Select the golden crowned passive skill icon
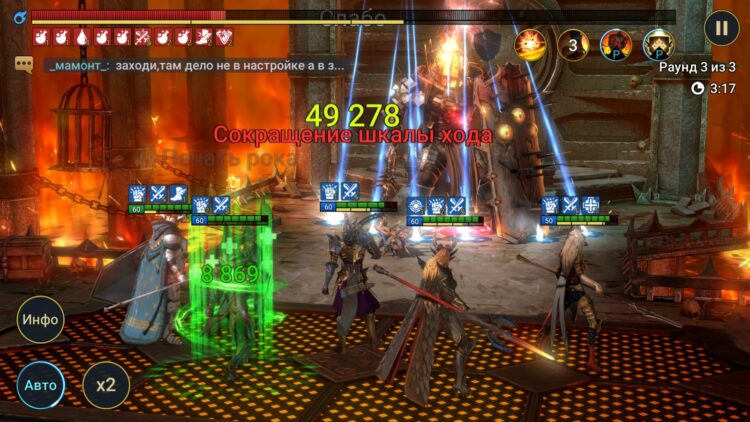Screen dimensions: 750x422 (x=658, y=45)
